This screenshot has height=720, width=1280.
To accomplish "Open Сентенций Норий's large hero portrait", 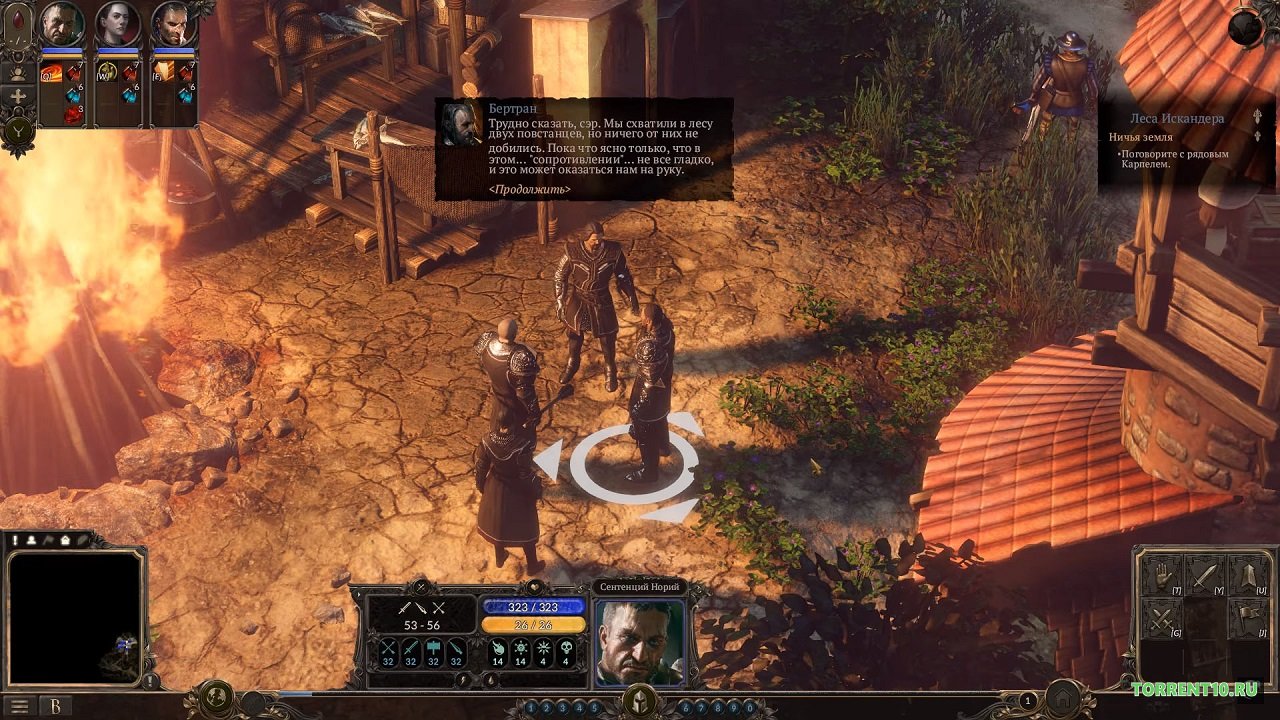I will tap(639, 642).
